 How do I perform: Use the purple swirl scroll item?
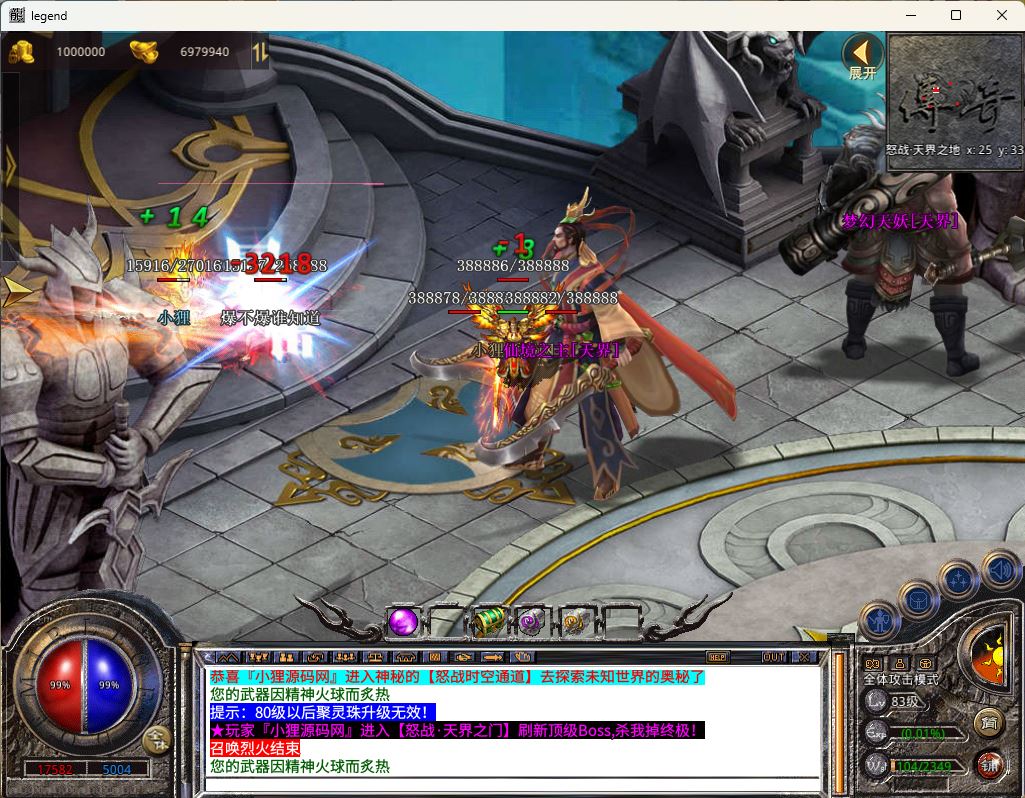[x=532, y=621]
